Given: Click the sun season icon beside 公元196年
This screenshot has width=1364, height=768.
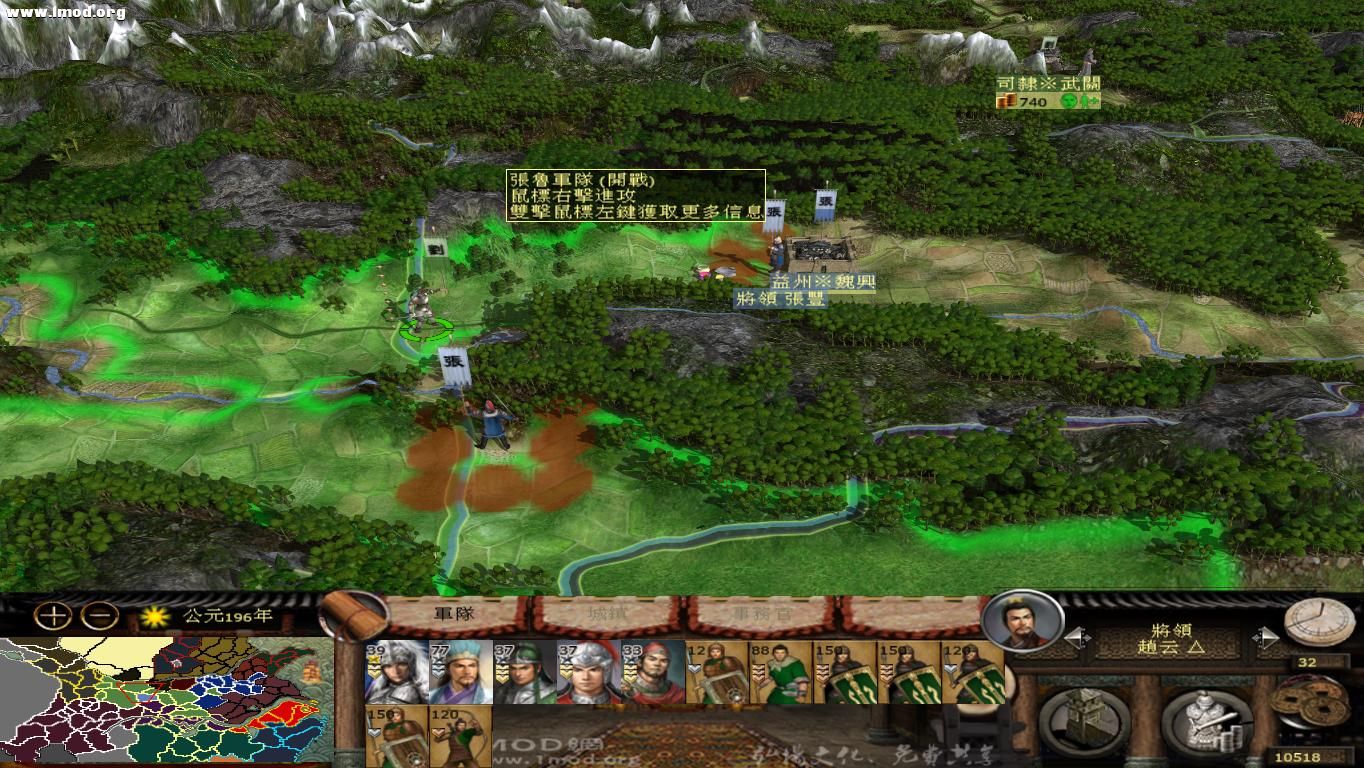Looking at the screenshot, I should tap(152, 617).
